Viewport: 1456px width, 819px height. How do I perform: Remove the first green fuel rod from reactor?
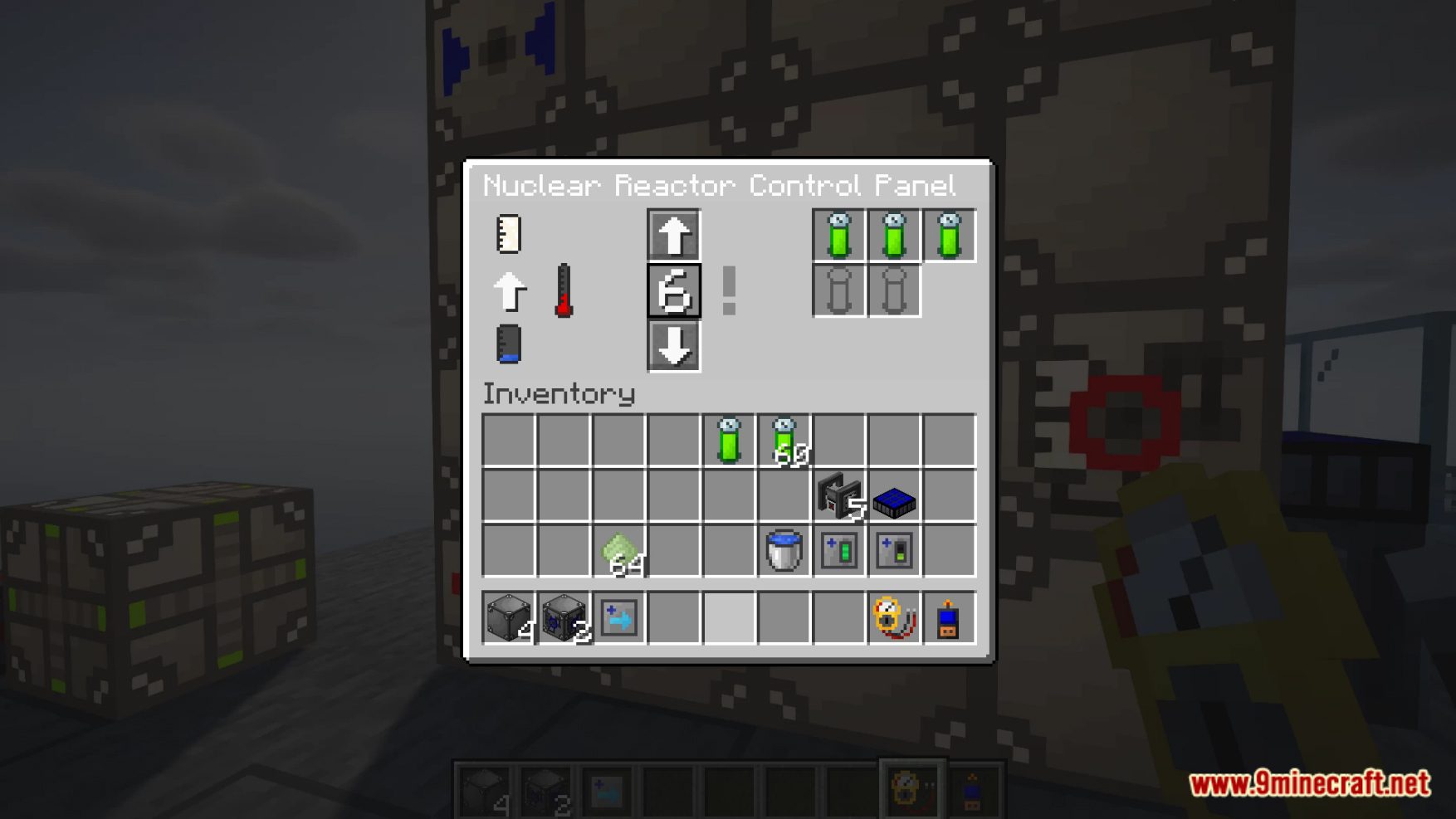(x=840, y=233)
